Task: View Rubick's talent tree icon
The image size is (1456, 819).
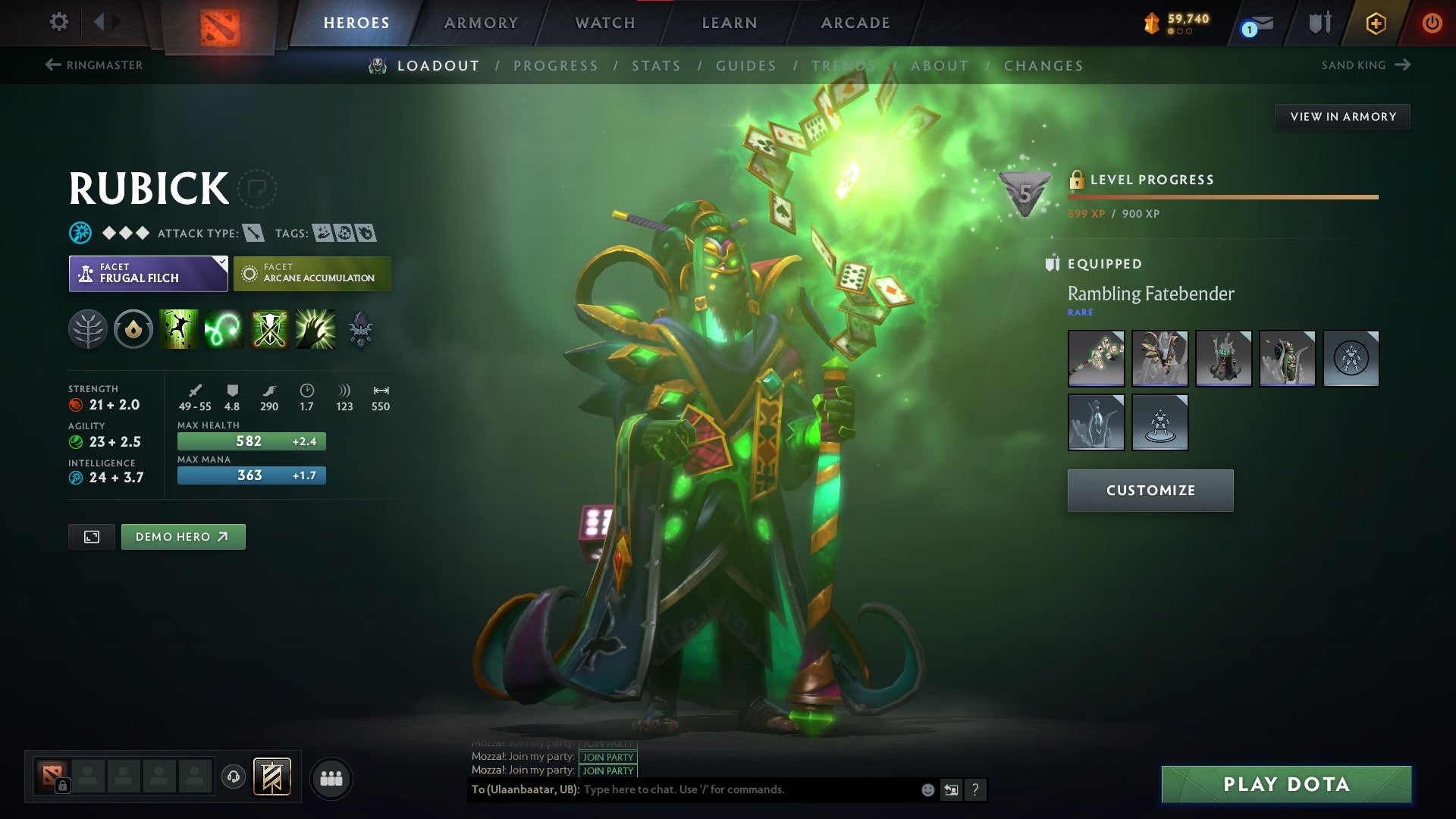Action: (x=89, y=329)
